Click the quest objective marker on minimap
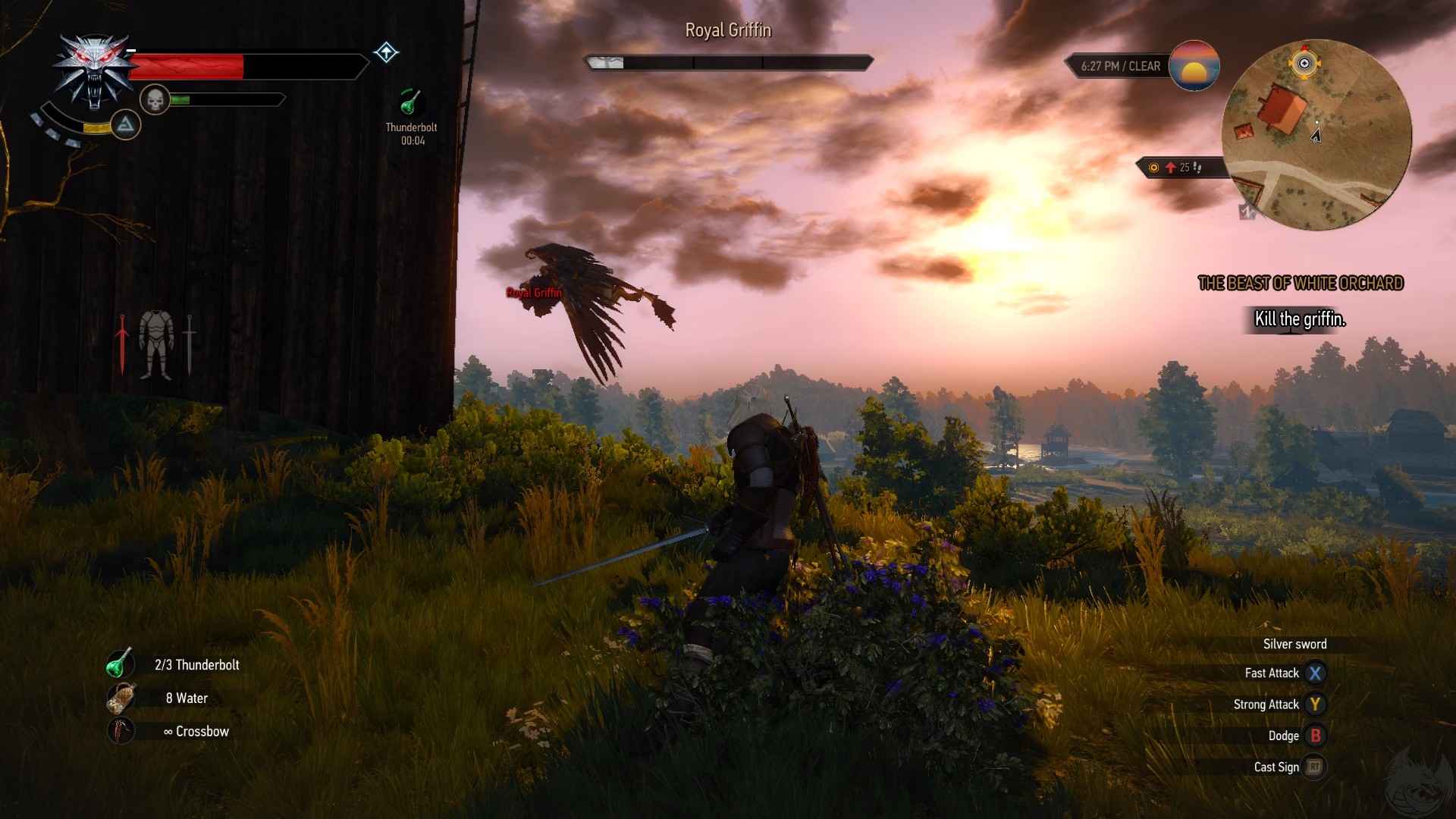This screenshot has height=819, width=1456. click(1304, 64)
